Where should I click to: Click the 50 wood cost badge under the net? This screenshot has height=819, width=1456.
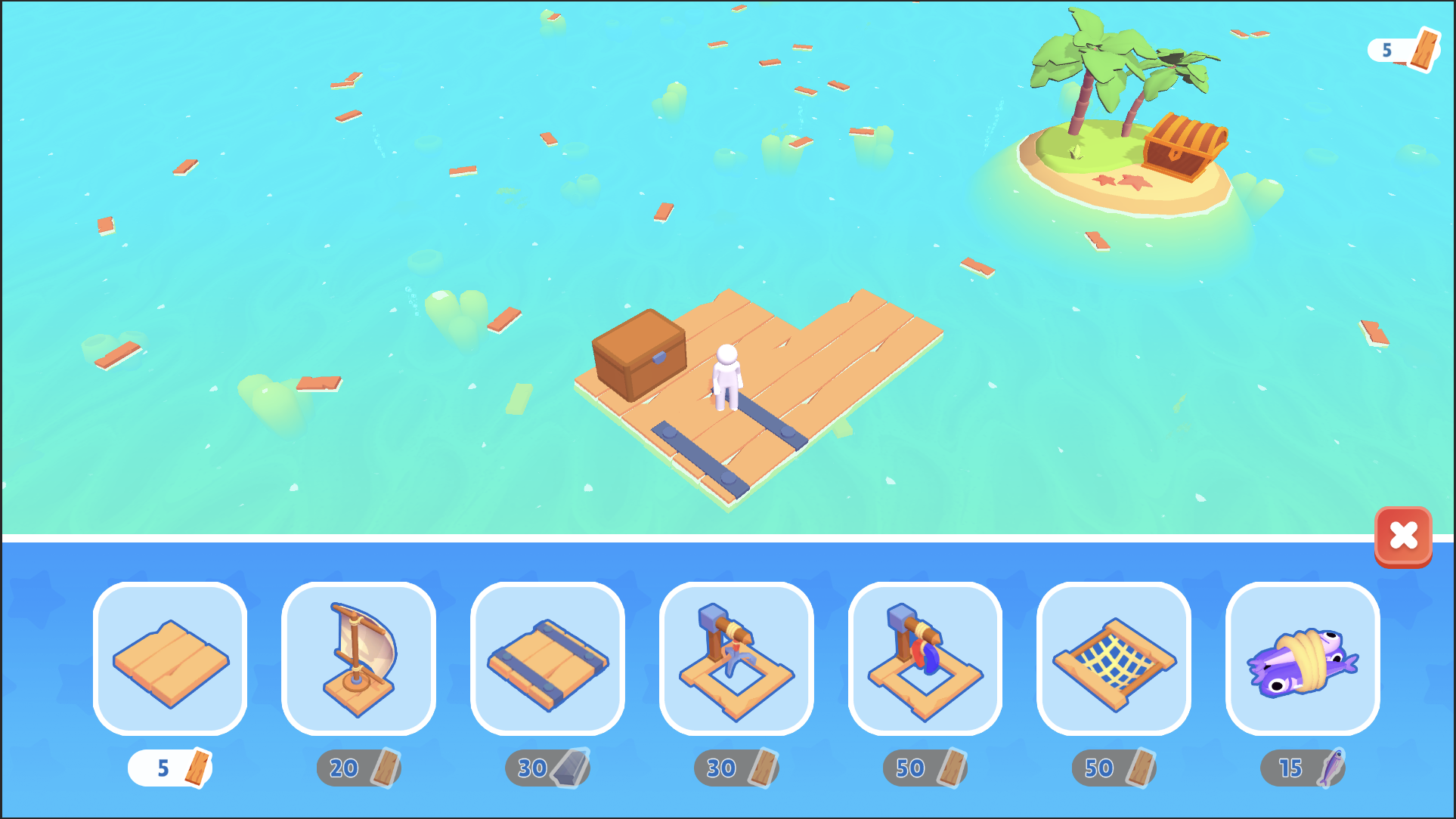[1113, 768]
